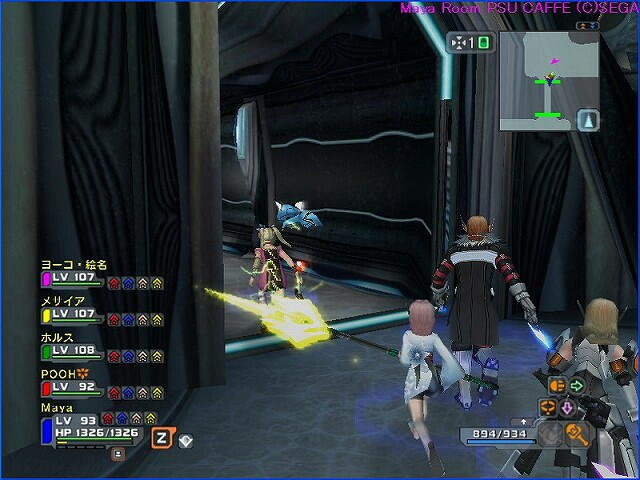
Task: Select party member ヨーコ・絵名
Action: click(74, 265)
